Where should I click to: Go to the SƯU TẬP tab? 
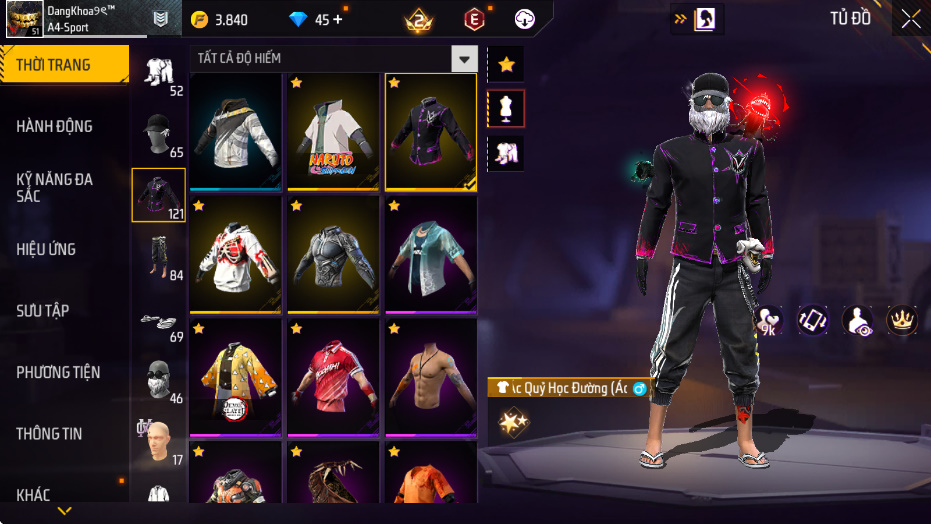43,311
